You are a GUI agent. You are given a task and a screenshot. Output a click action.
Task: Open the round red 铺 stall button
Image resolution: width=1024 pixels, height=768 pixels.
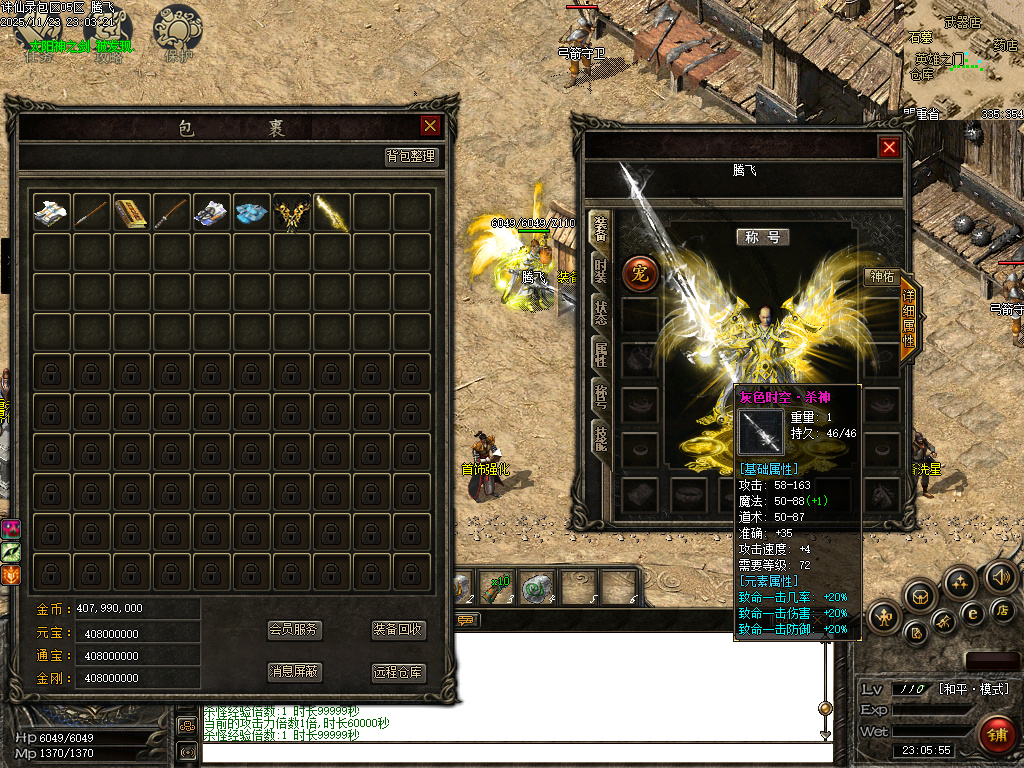click(995, 735)
